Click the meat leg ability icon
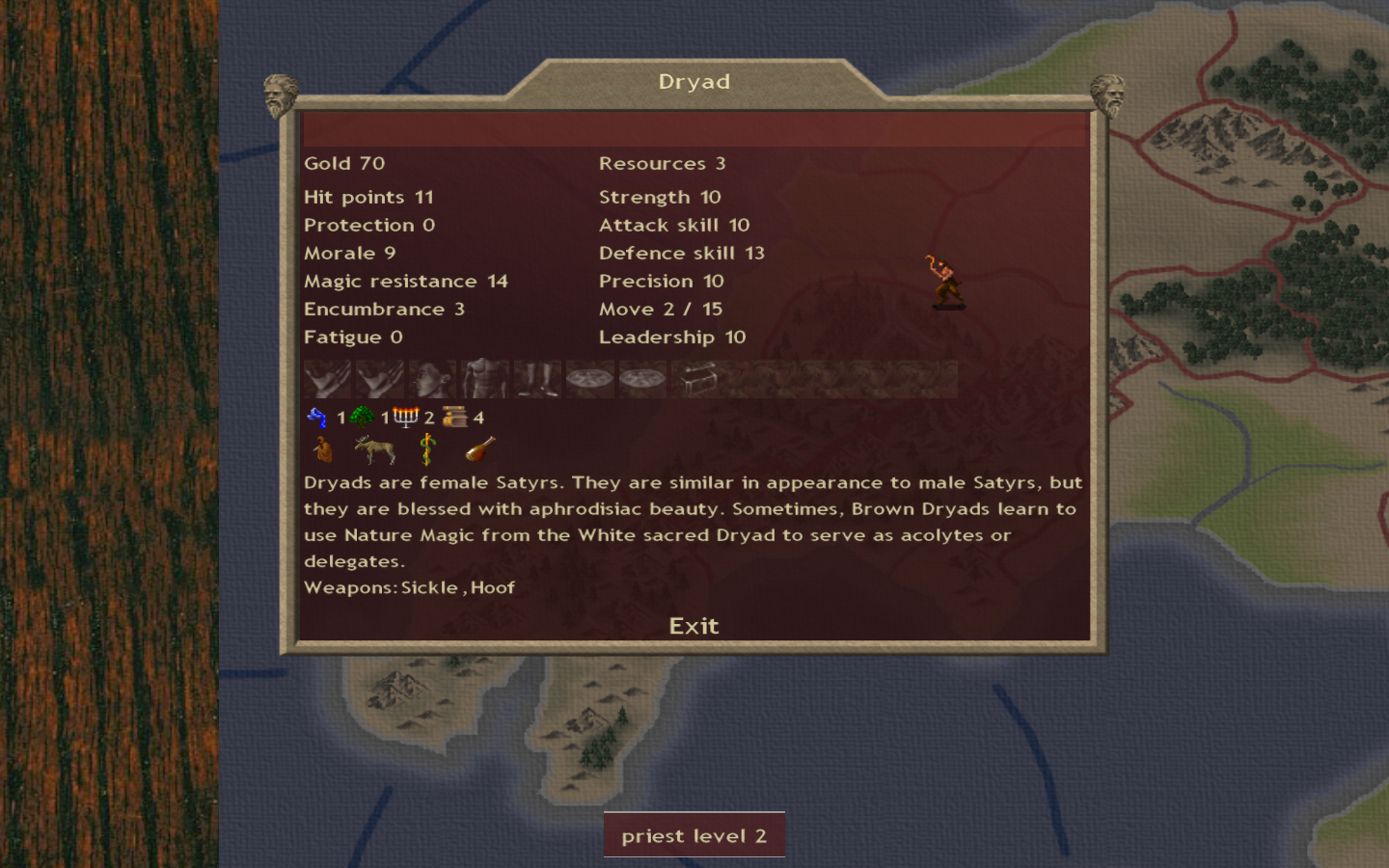Image resolution: width=1389 pixels, height=868 pixels. click(480, 449)
